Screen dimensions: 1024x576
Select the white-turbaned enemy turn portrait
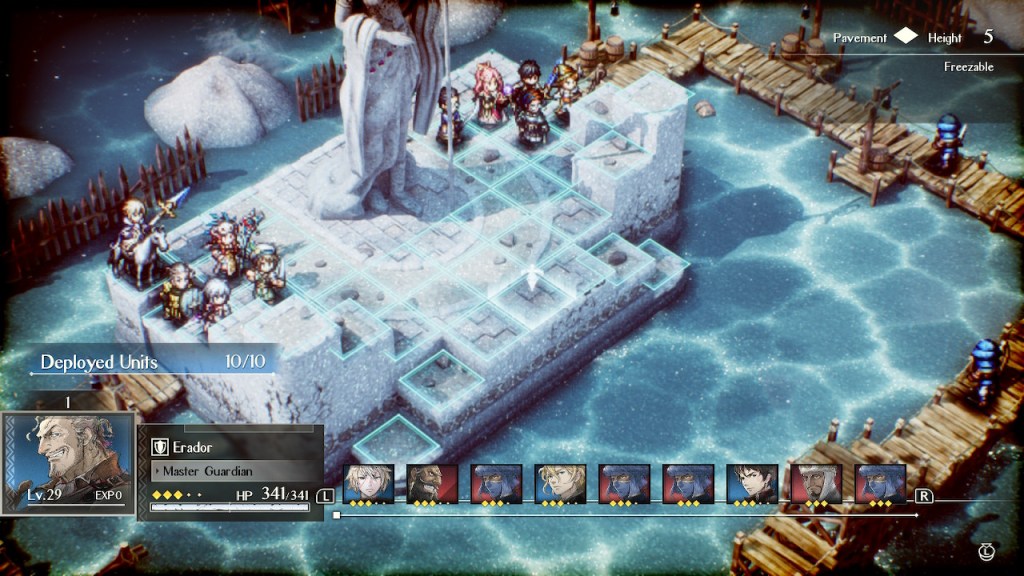816,484
